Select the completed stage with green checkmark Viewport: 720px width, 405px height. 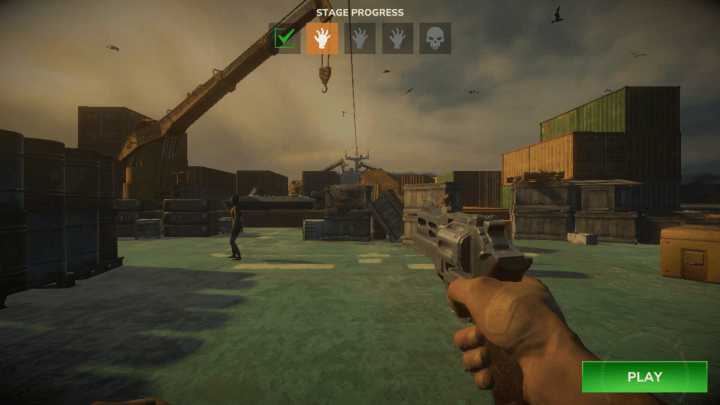(285, 38)
